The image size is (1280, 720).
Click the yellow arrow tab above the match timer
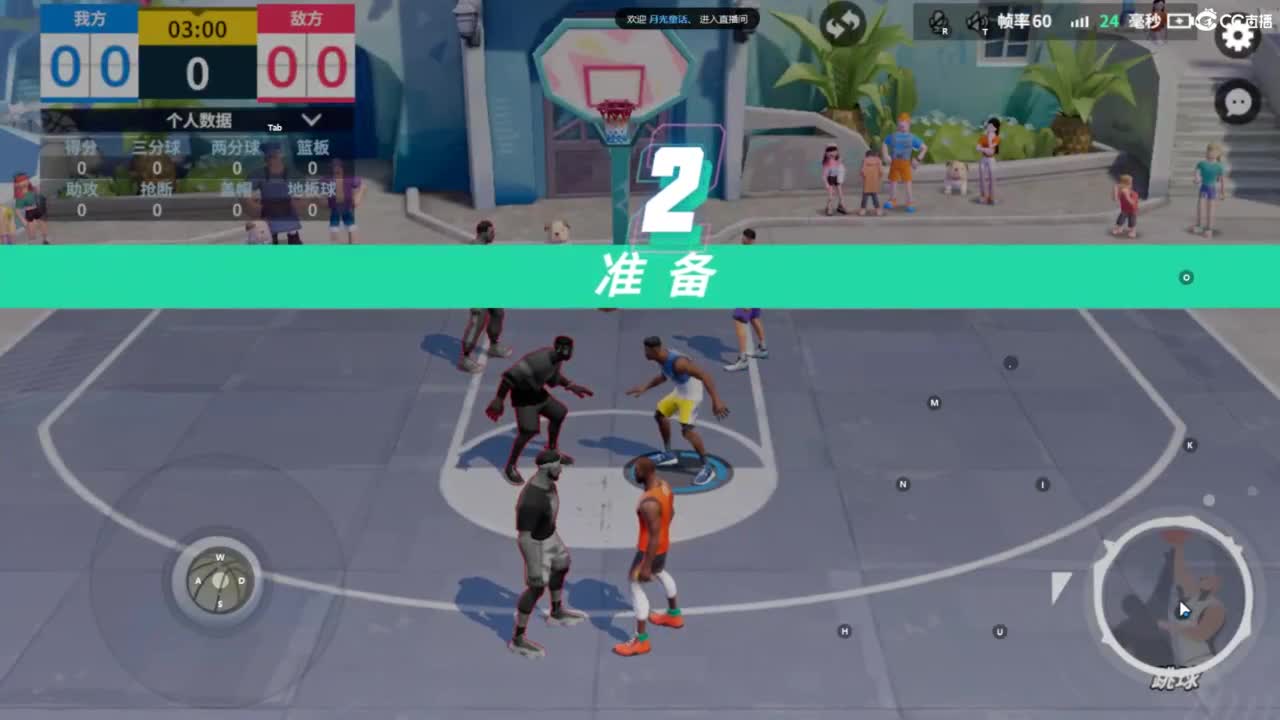click(197, 12)
